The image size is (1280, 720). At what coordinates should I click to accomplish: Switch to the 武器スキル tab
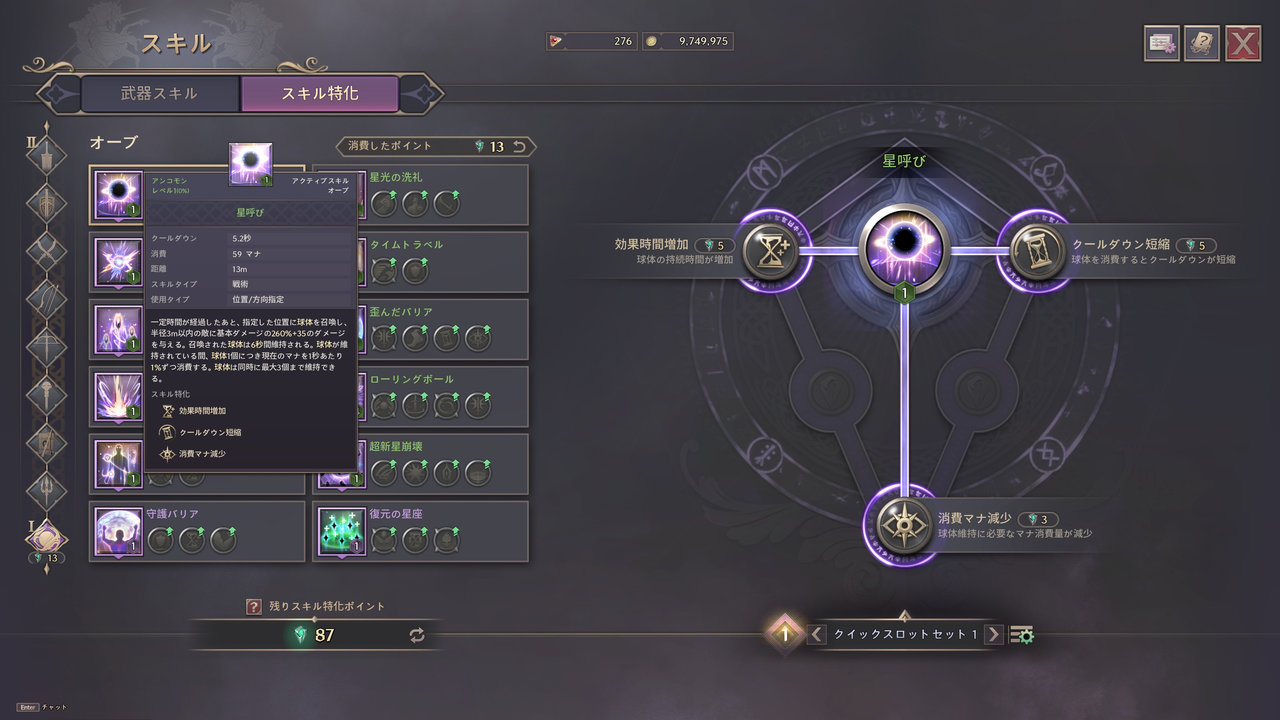pos(160,94)
